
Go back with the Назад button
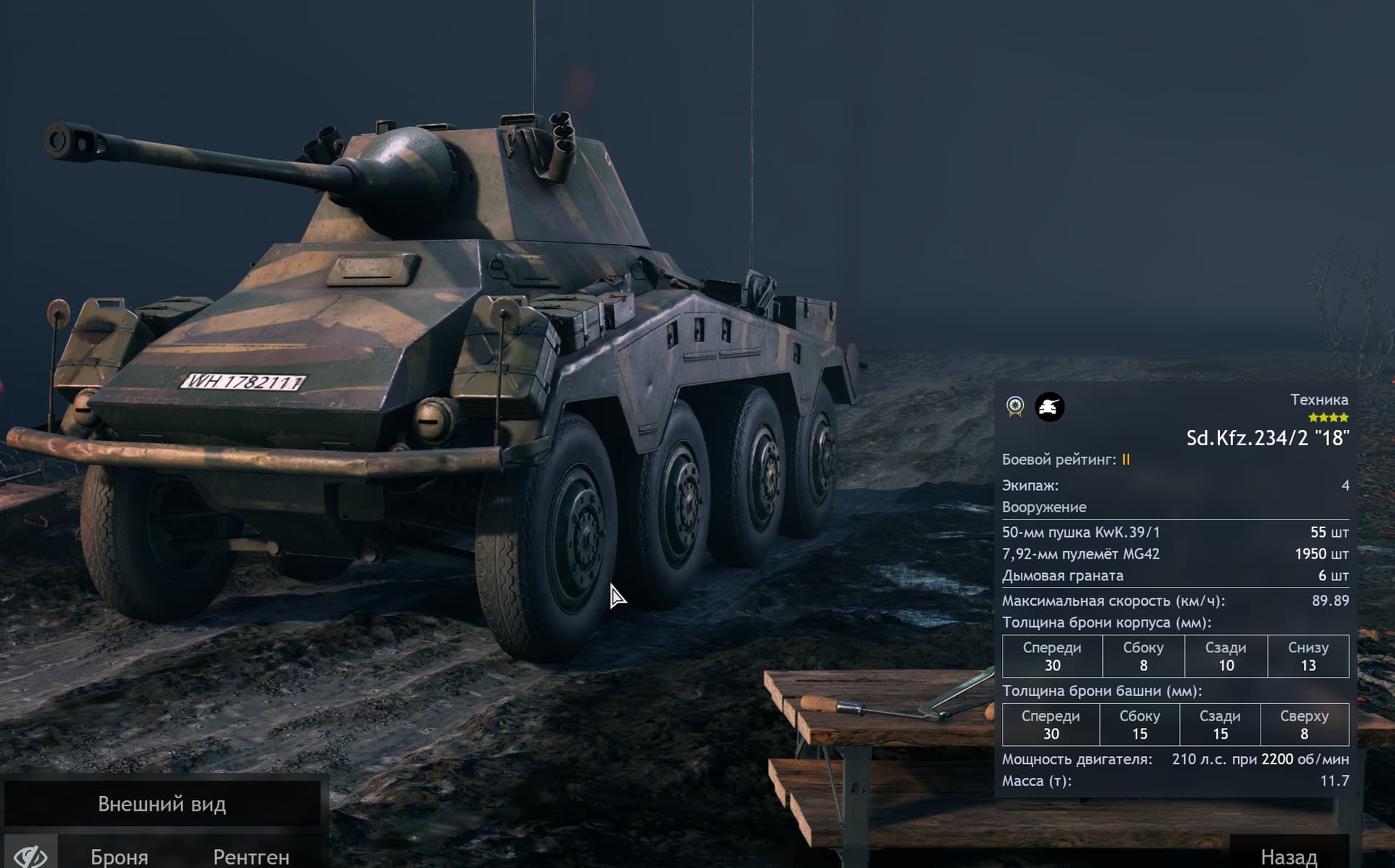(1288, 856)
